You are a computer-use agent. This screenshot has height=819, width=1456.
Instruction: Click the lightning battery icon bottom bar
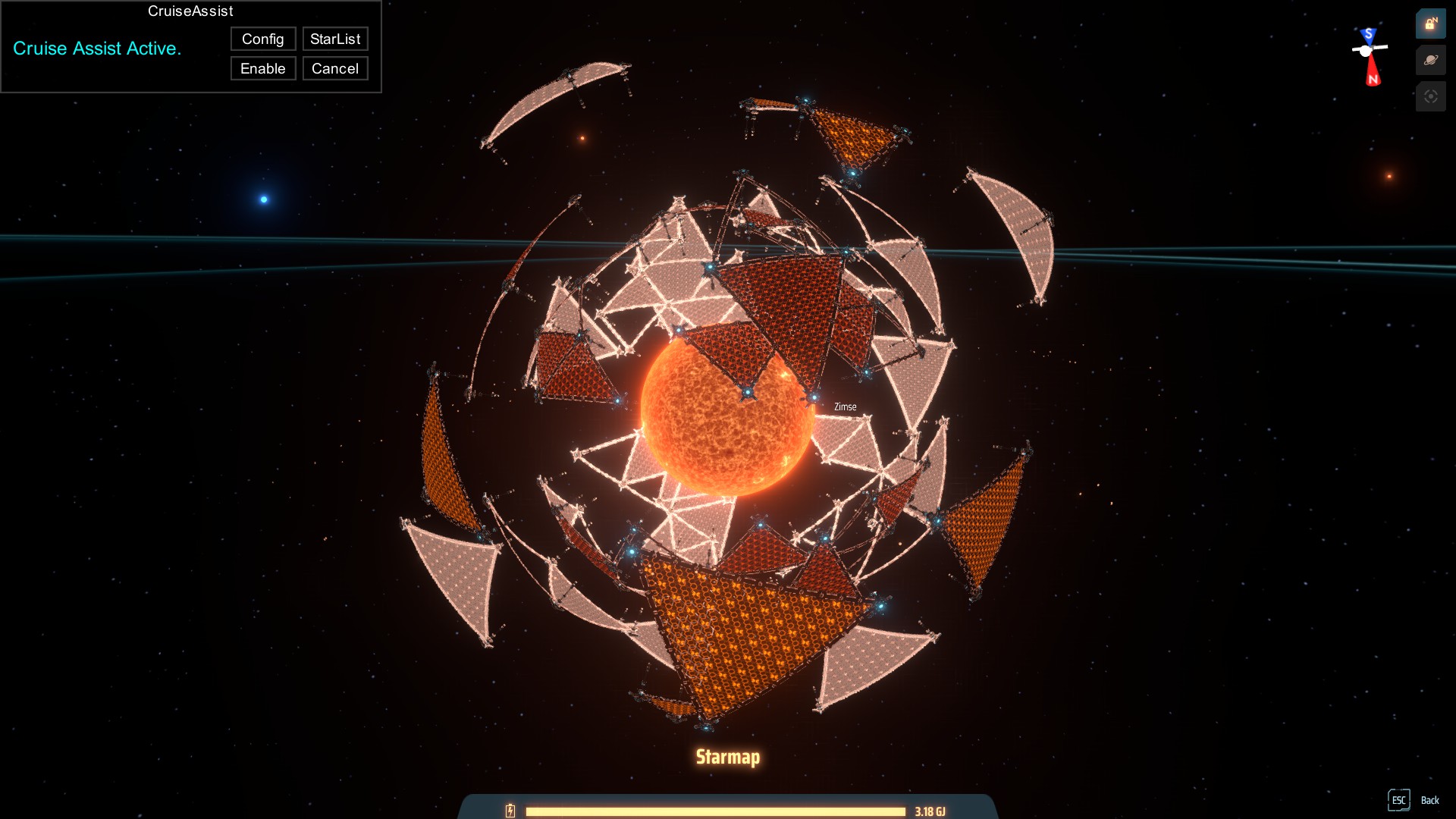(x=510, y=810)
